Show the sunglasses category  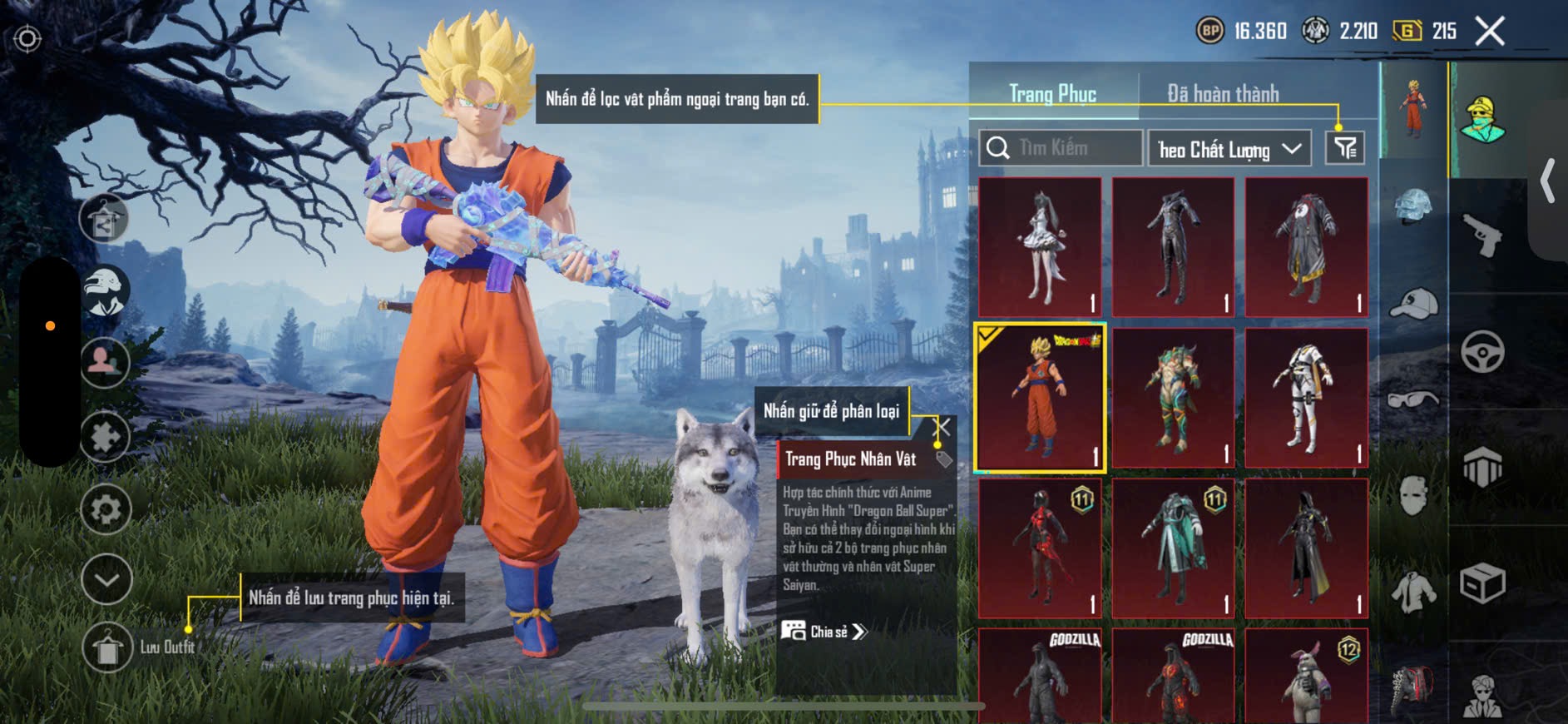point(1413,399)
